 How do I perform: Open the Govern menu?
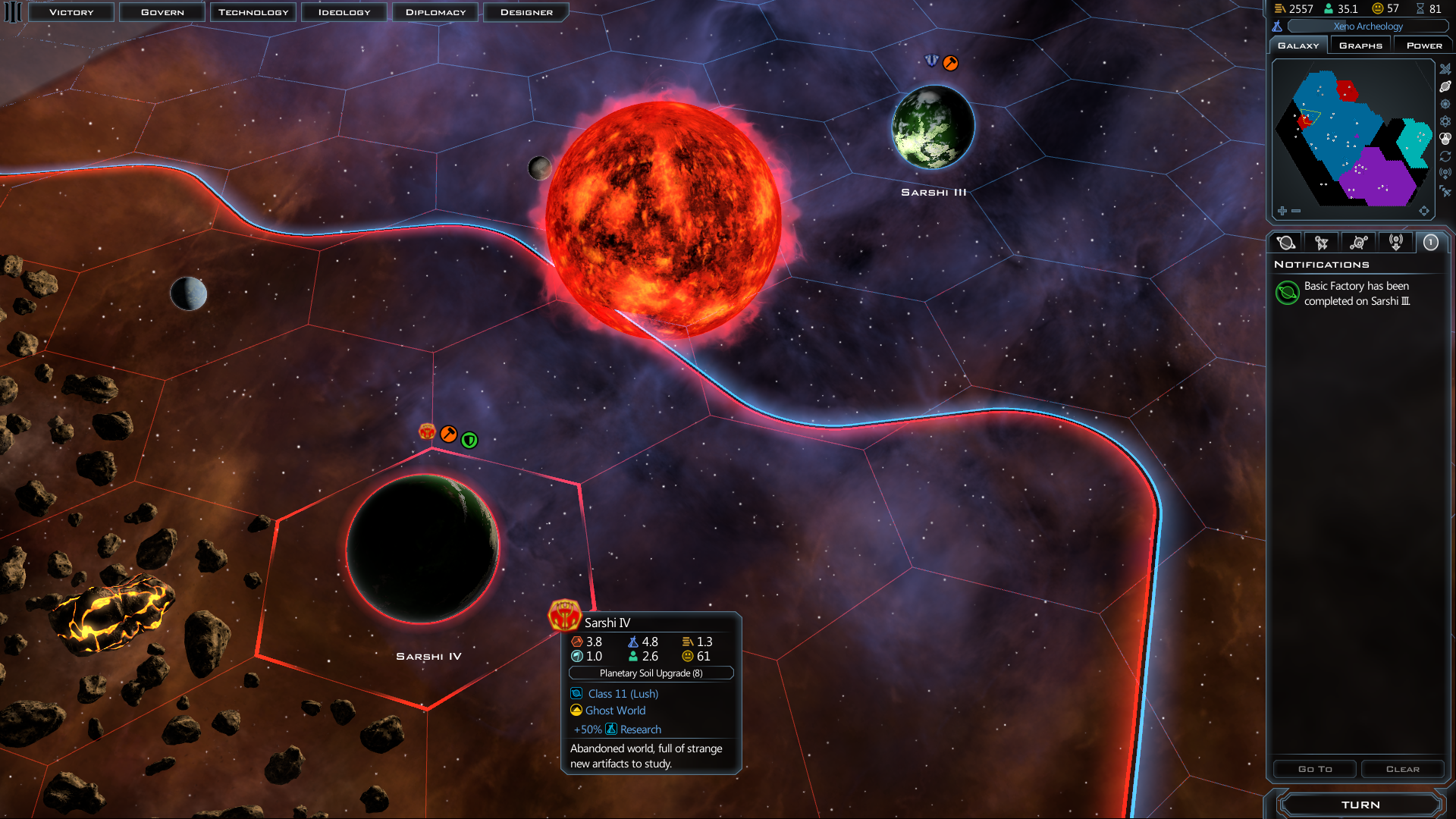[x=162, y=12]
